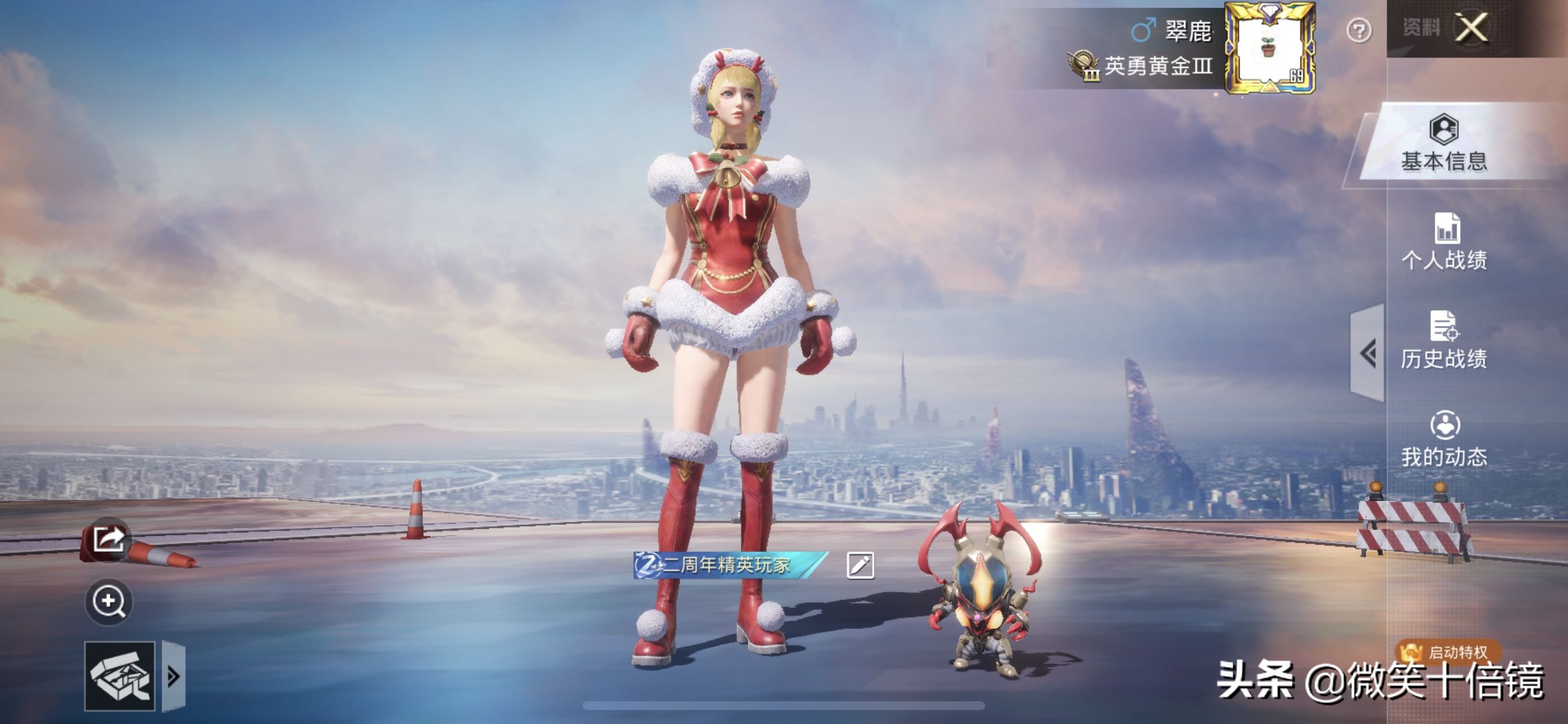
Task: Edit the 二周年精英玩家 title
Action: (860, 565)
